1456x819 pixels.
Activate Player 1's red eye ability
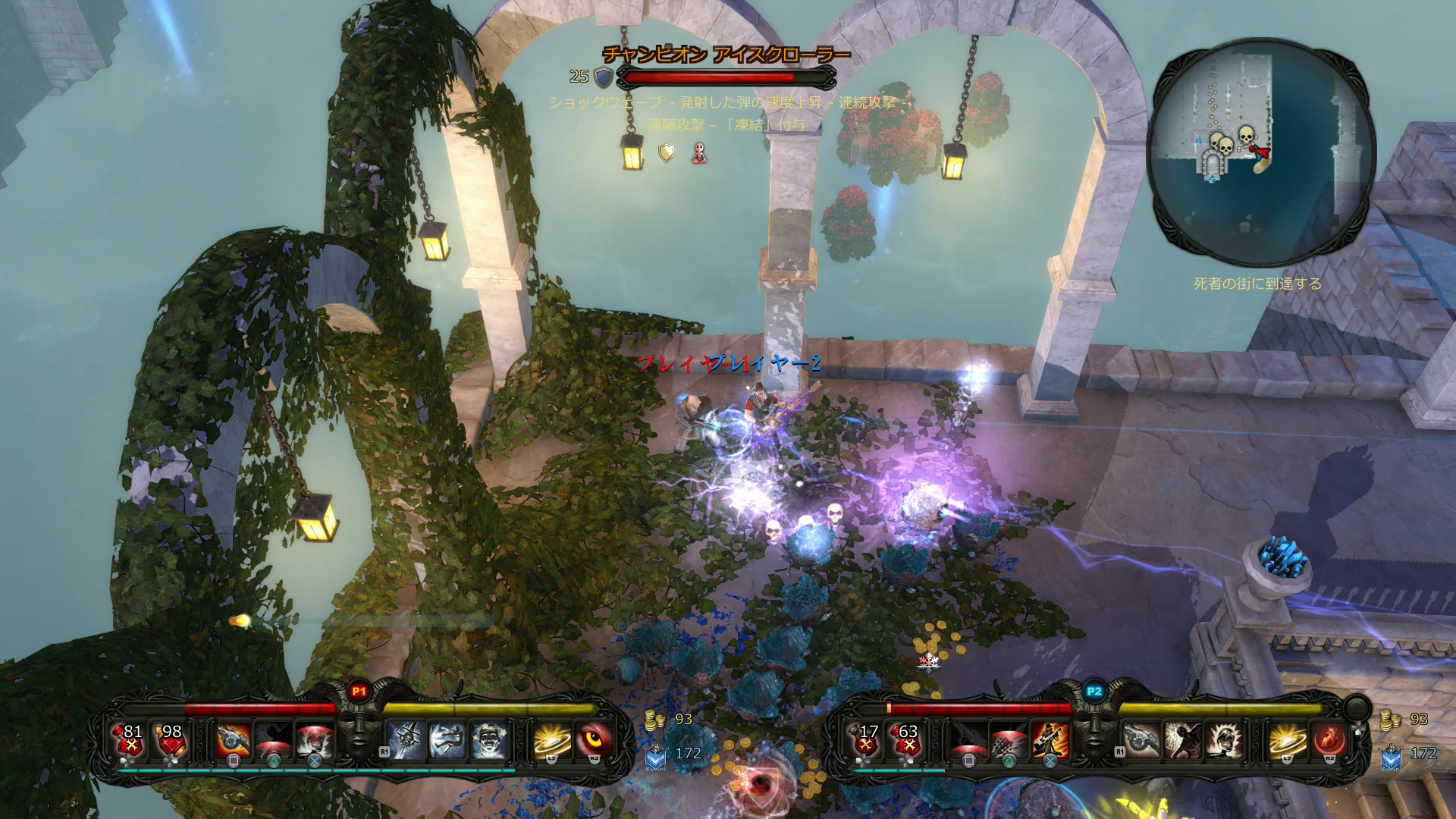pos(594,740)
